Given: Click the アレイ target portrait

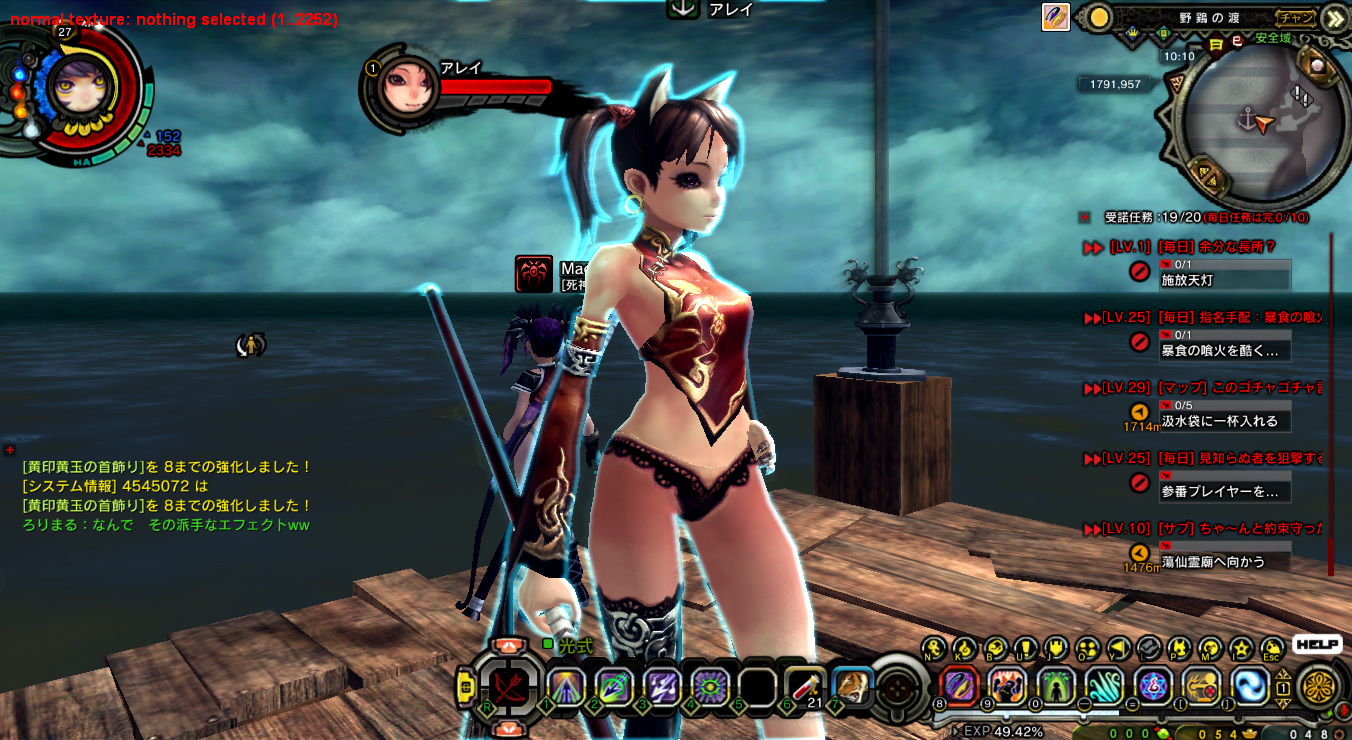Looking at the screenshot, I should coord(407,88).
